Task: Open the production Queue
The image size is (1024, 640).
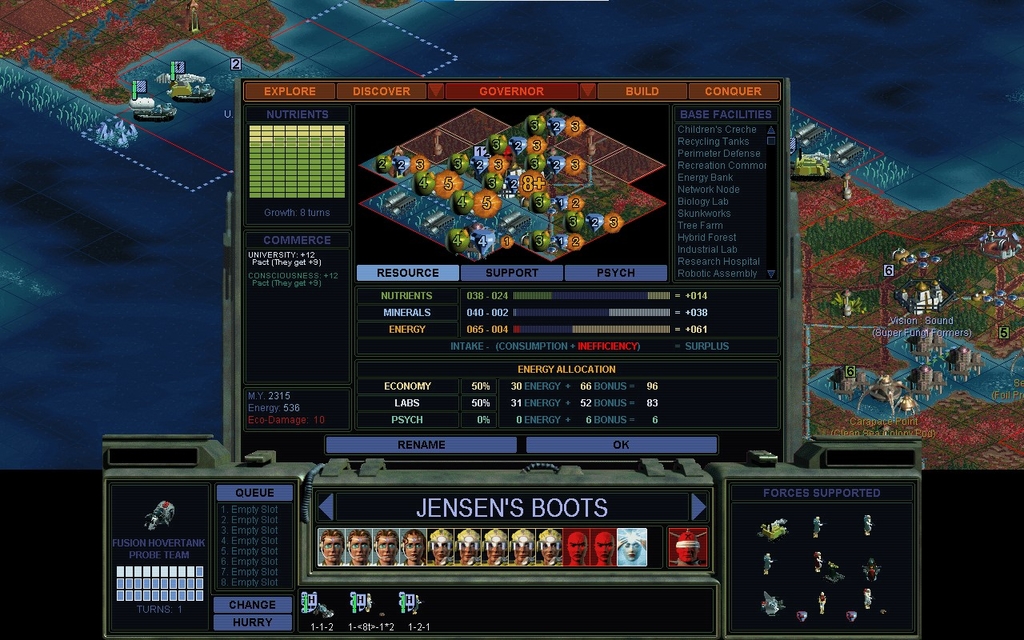Action: point(254,493)
